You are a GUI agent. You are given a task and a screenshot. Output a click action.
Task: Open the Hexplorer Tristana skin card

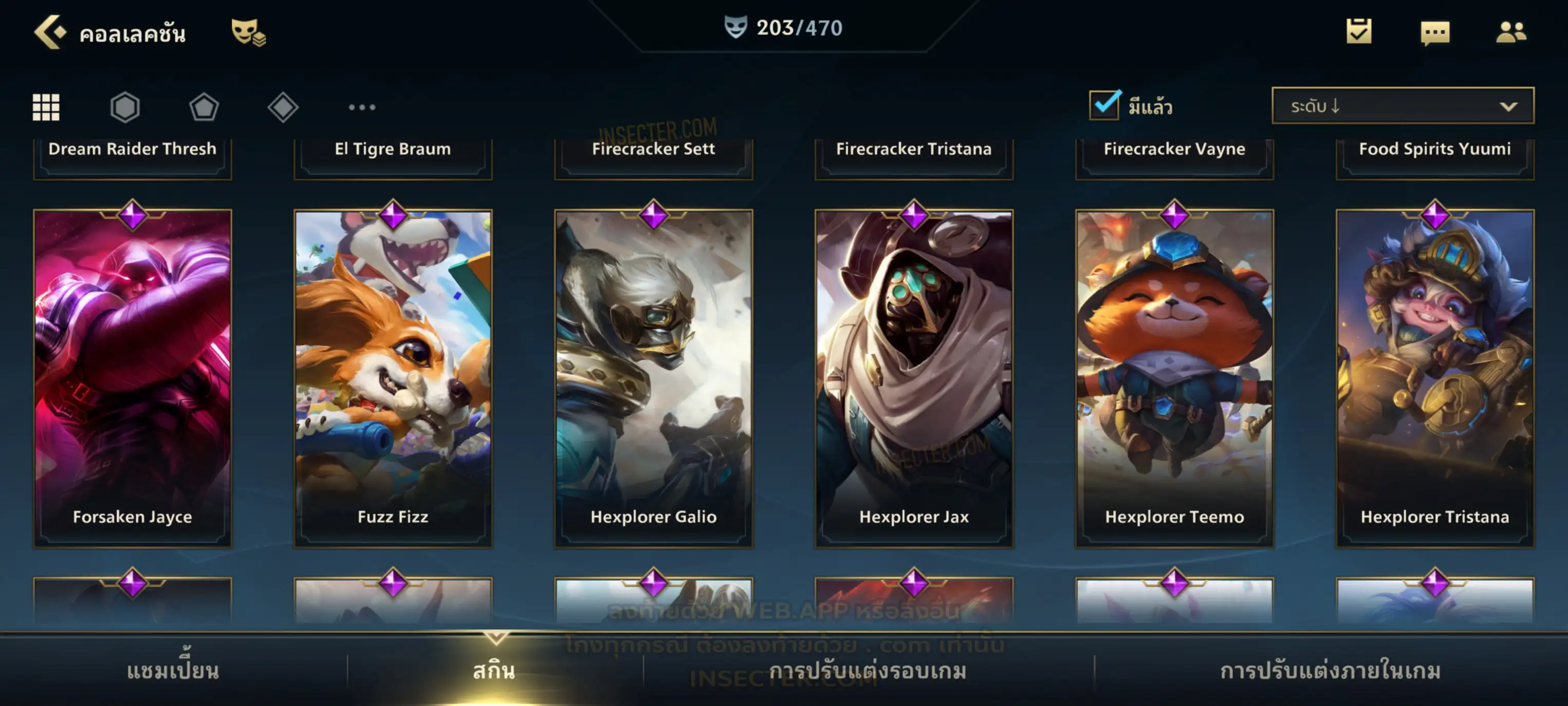pyautogui.click(x=1435, y=377)
